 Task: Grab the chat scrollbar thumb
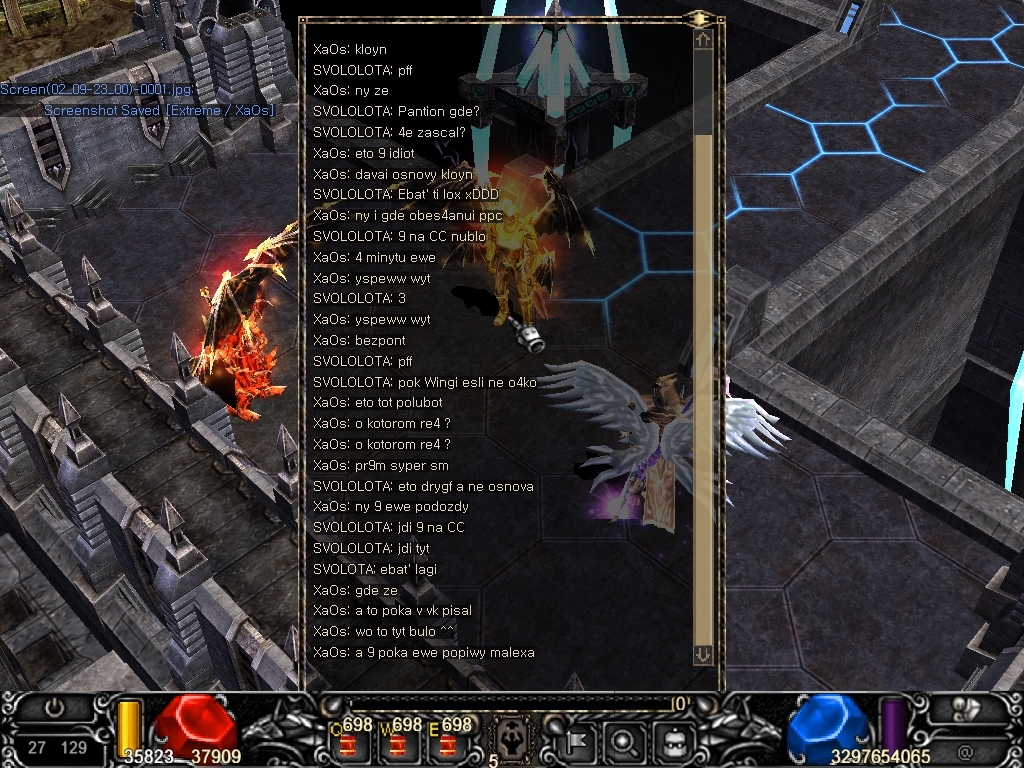pyautogui.click(x=703, y=390)
